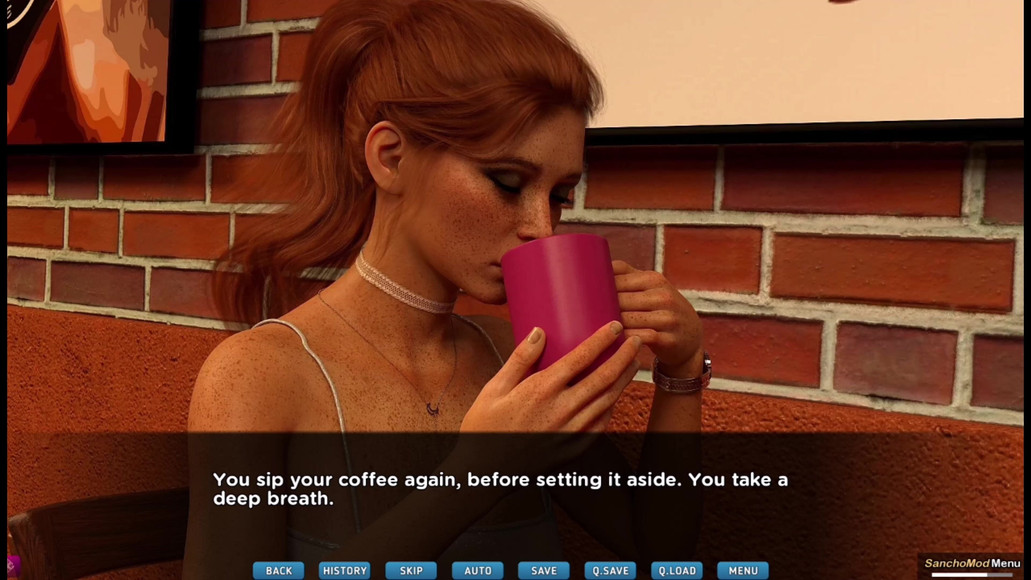
Task: Open the Save game screen
Action: pos(544,570)
